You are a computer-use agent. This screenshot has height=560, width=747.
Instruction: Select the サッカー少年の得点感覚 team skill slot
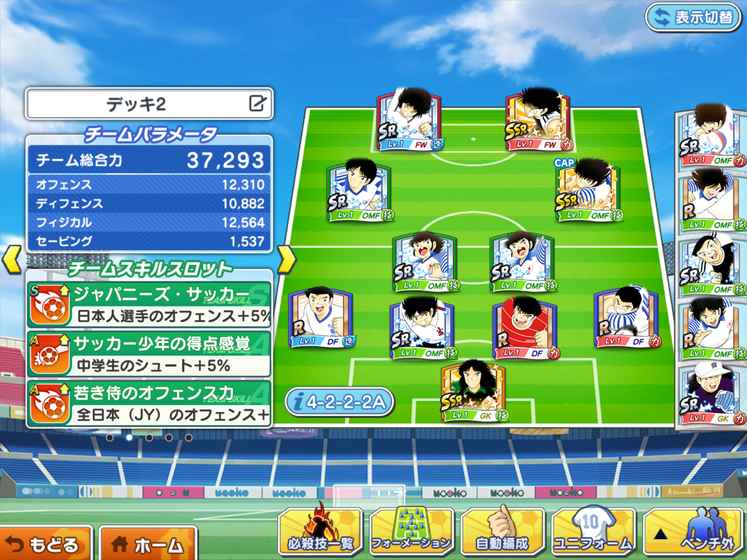[150, 355]
